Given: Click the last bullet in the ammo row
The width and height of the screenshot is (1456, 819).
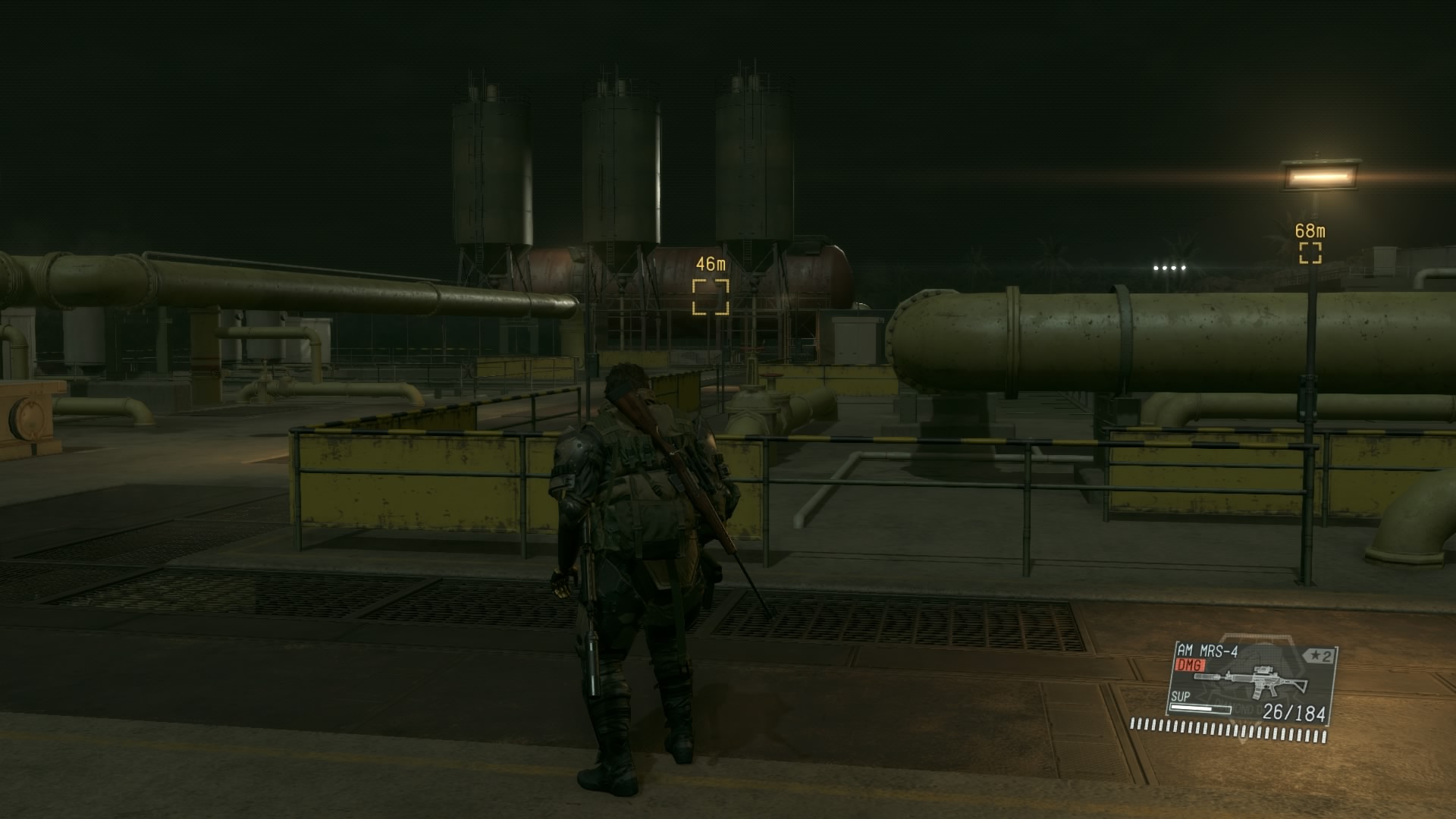Looking at the screenshot, I should coord(1324,736).
